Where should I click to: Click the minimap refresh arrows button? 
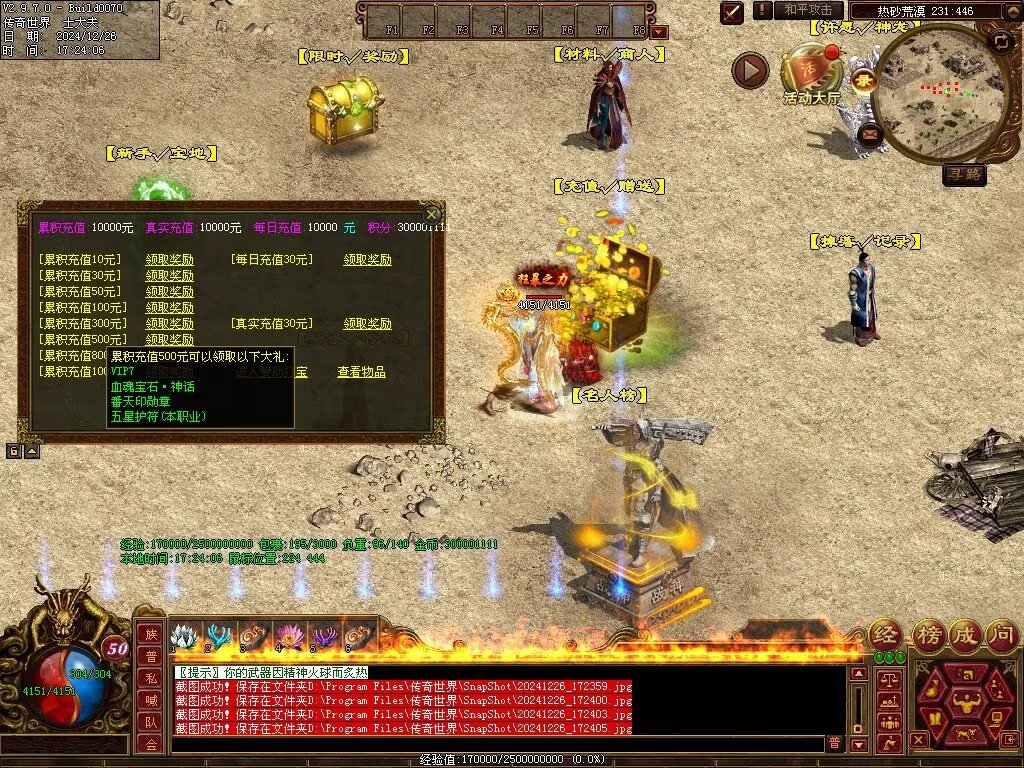(x=1000, y=42)
